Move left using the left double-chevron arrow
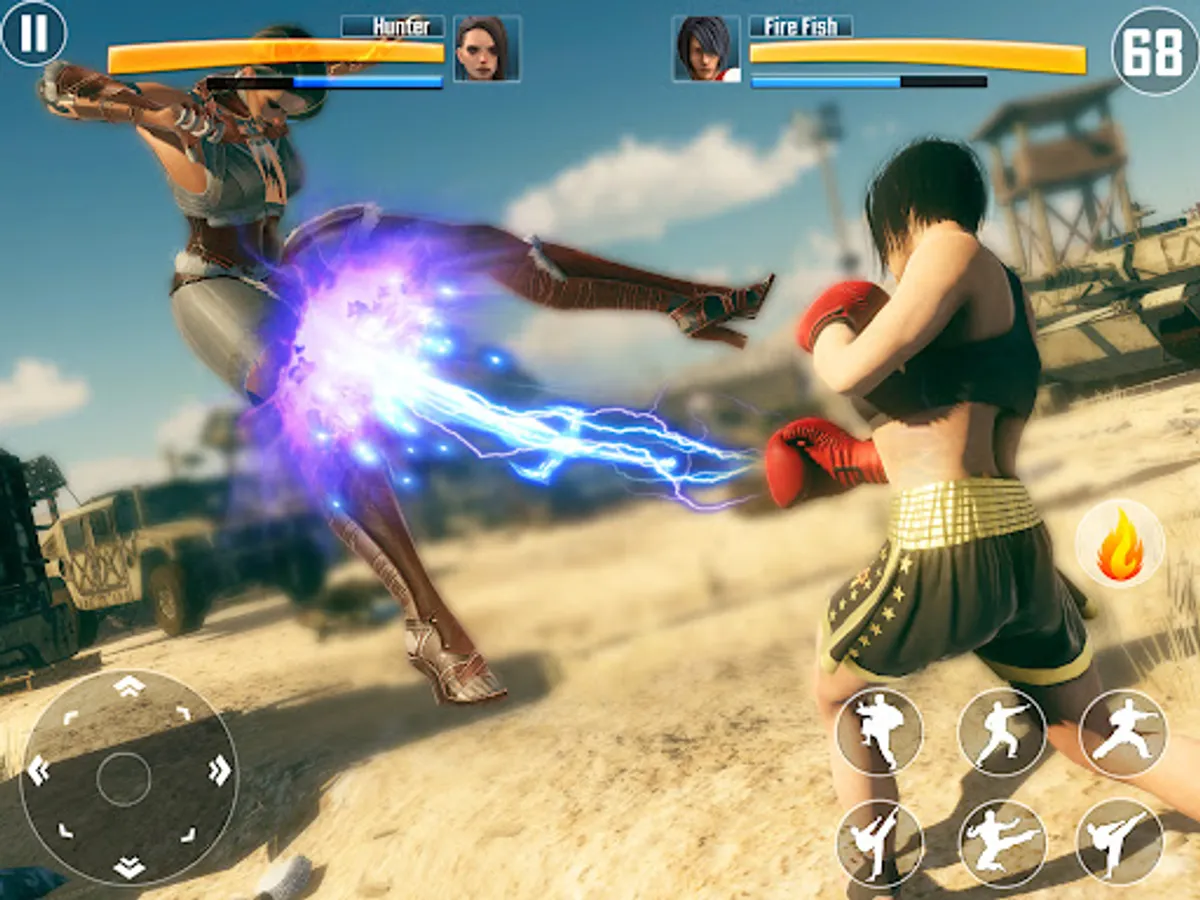Viewport: 1200px width, 900px height. click(x=39, y=770)
